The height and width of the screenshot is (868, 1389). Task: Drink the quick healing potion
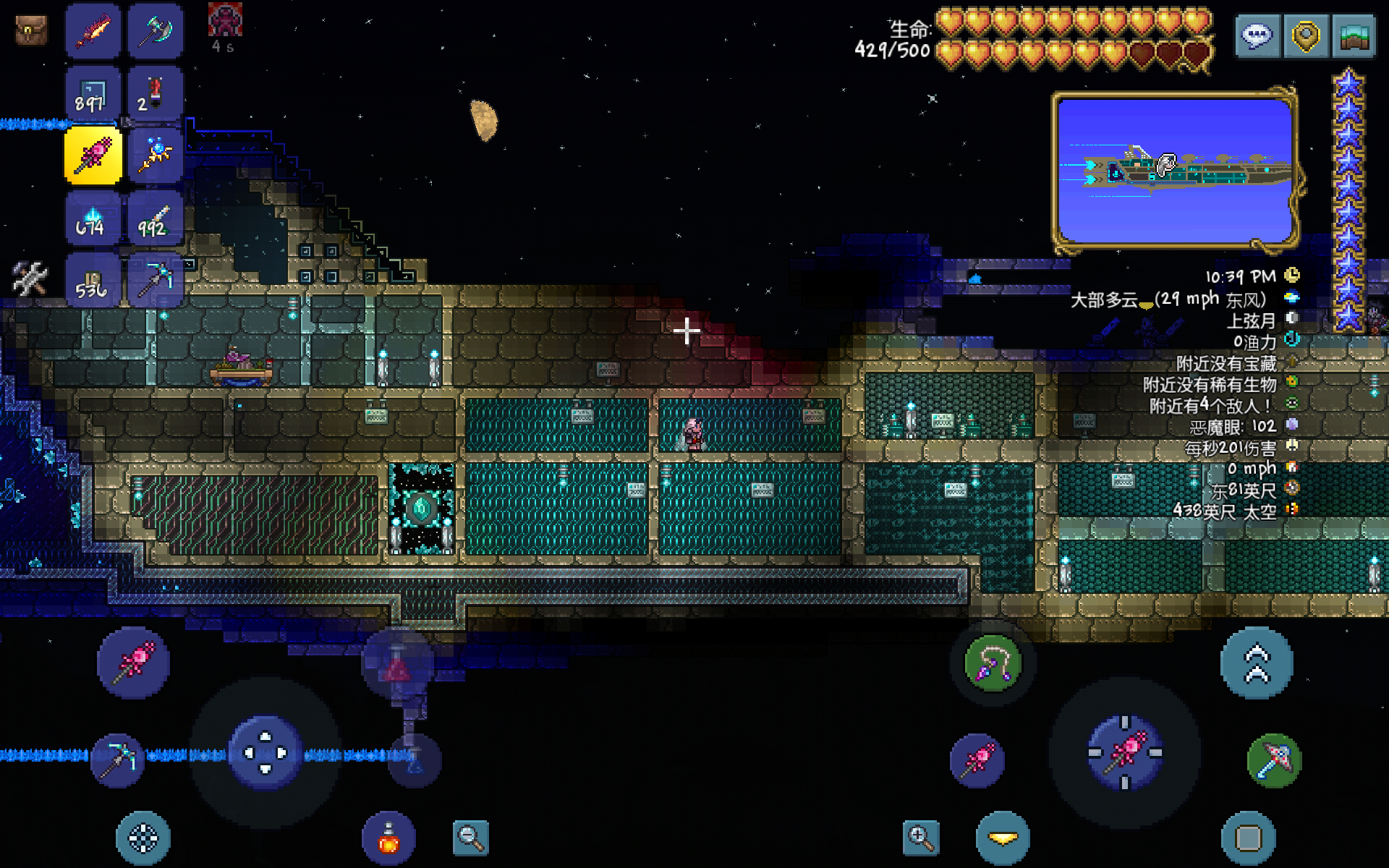(388, 838)
